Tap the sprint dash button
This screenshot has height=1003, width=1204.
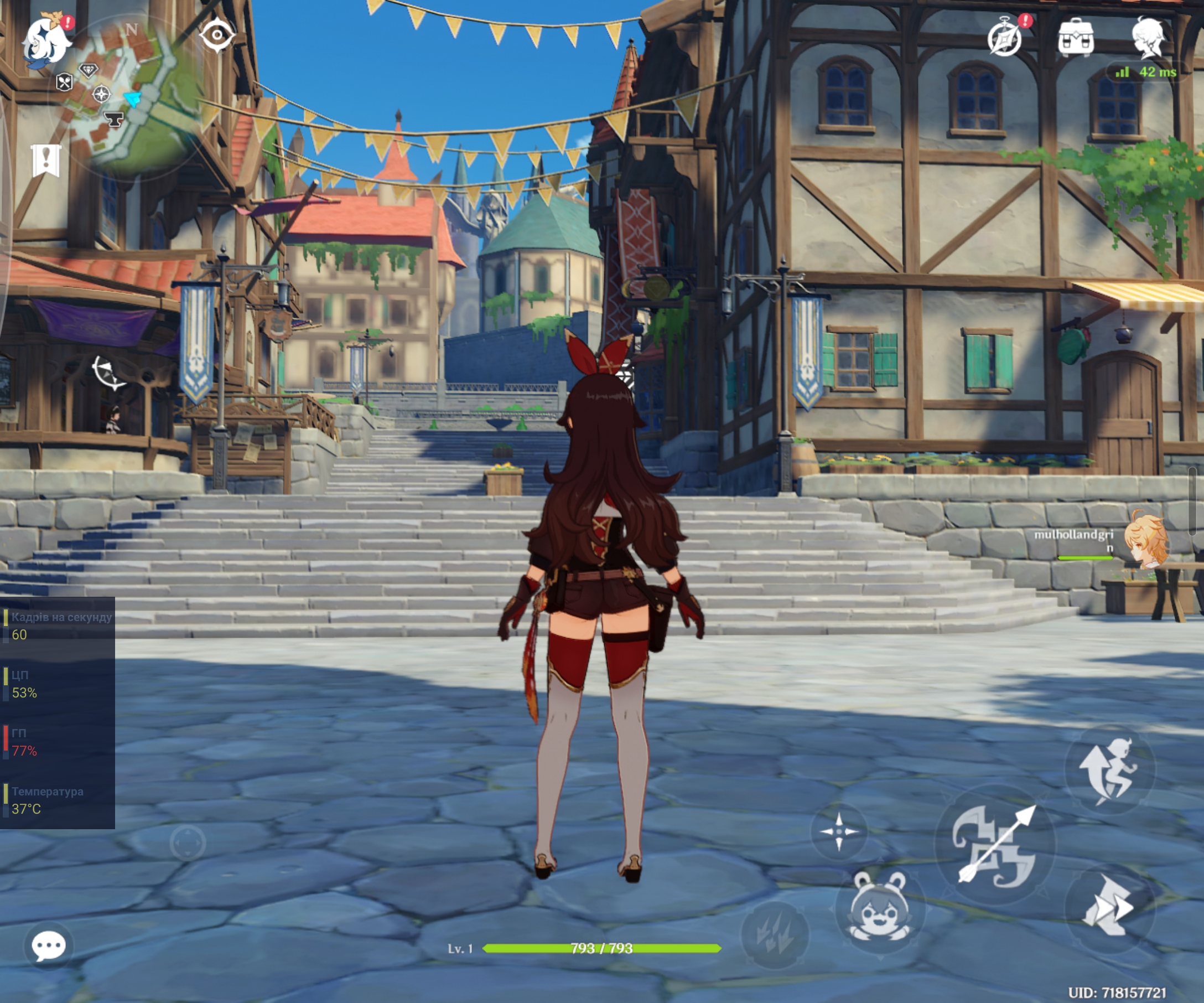coord(1109,907)
